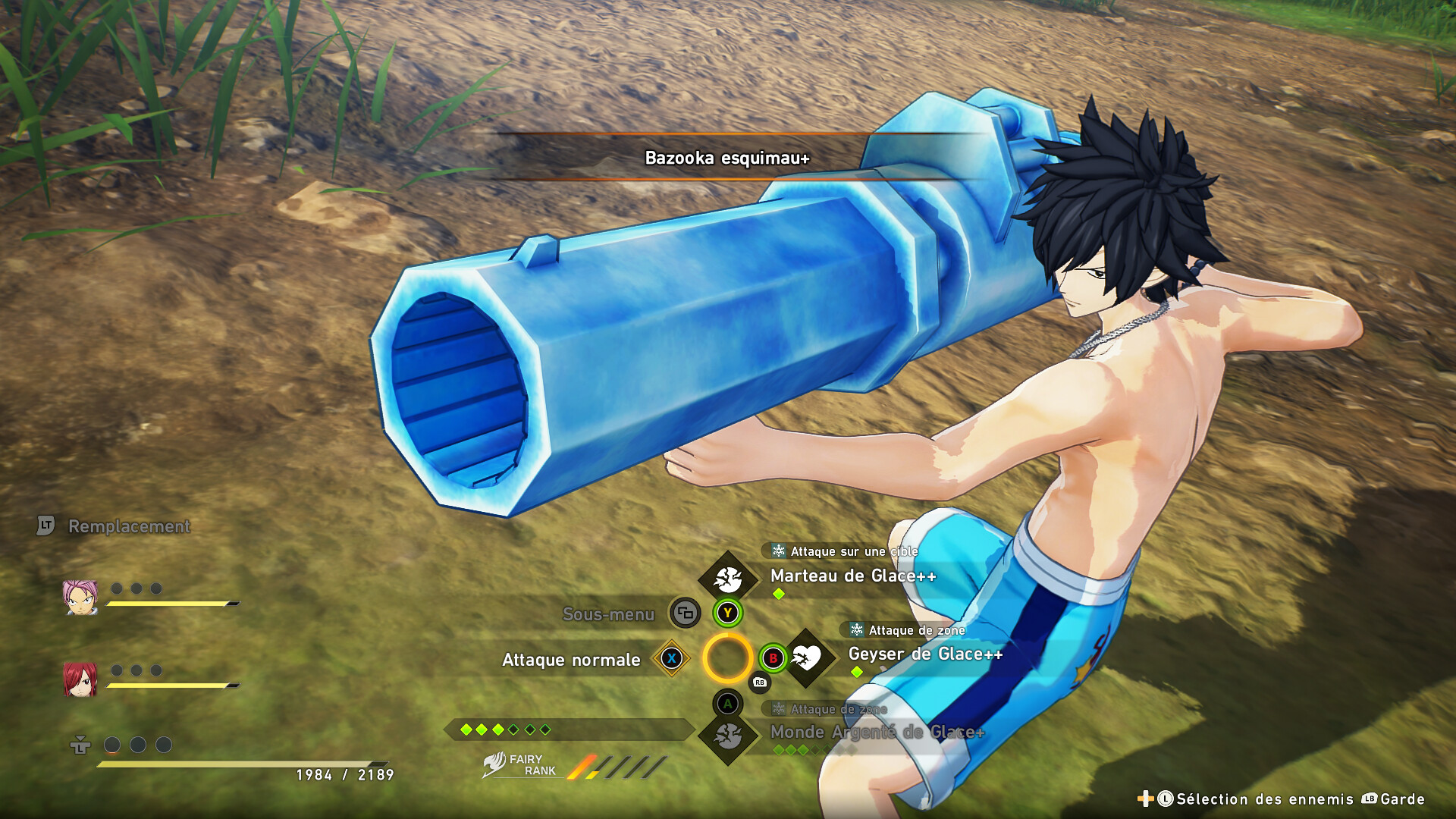Screen dimensions: 1456x819
Task: Select Erza's red-haired party portrait
Action: pos(80,679)
